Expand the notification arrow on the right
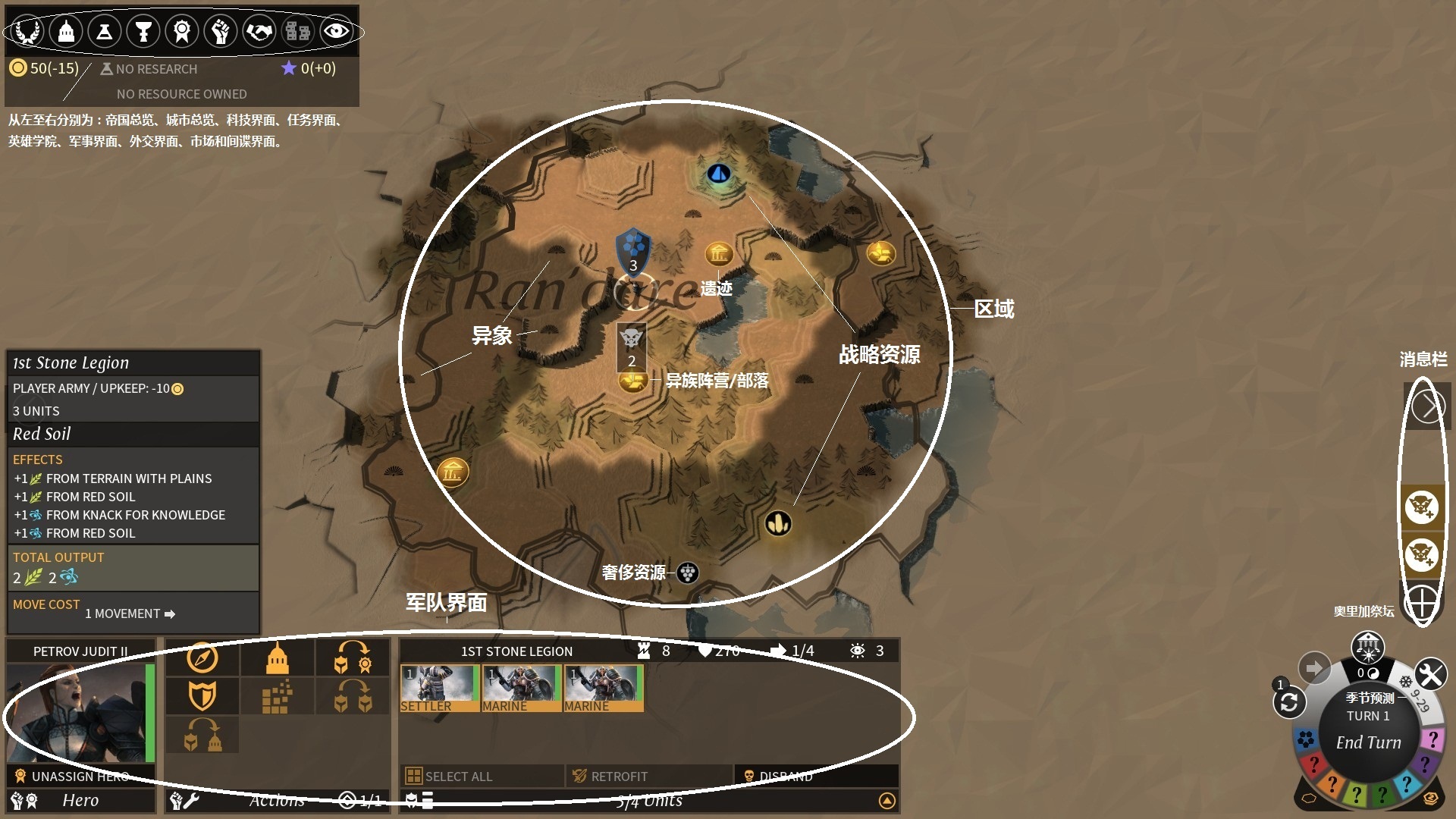Viewport: 1456px width, 819px height. coord(1428,406)
